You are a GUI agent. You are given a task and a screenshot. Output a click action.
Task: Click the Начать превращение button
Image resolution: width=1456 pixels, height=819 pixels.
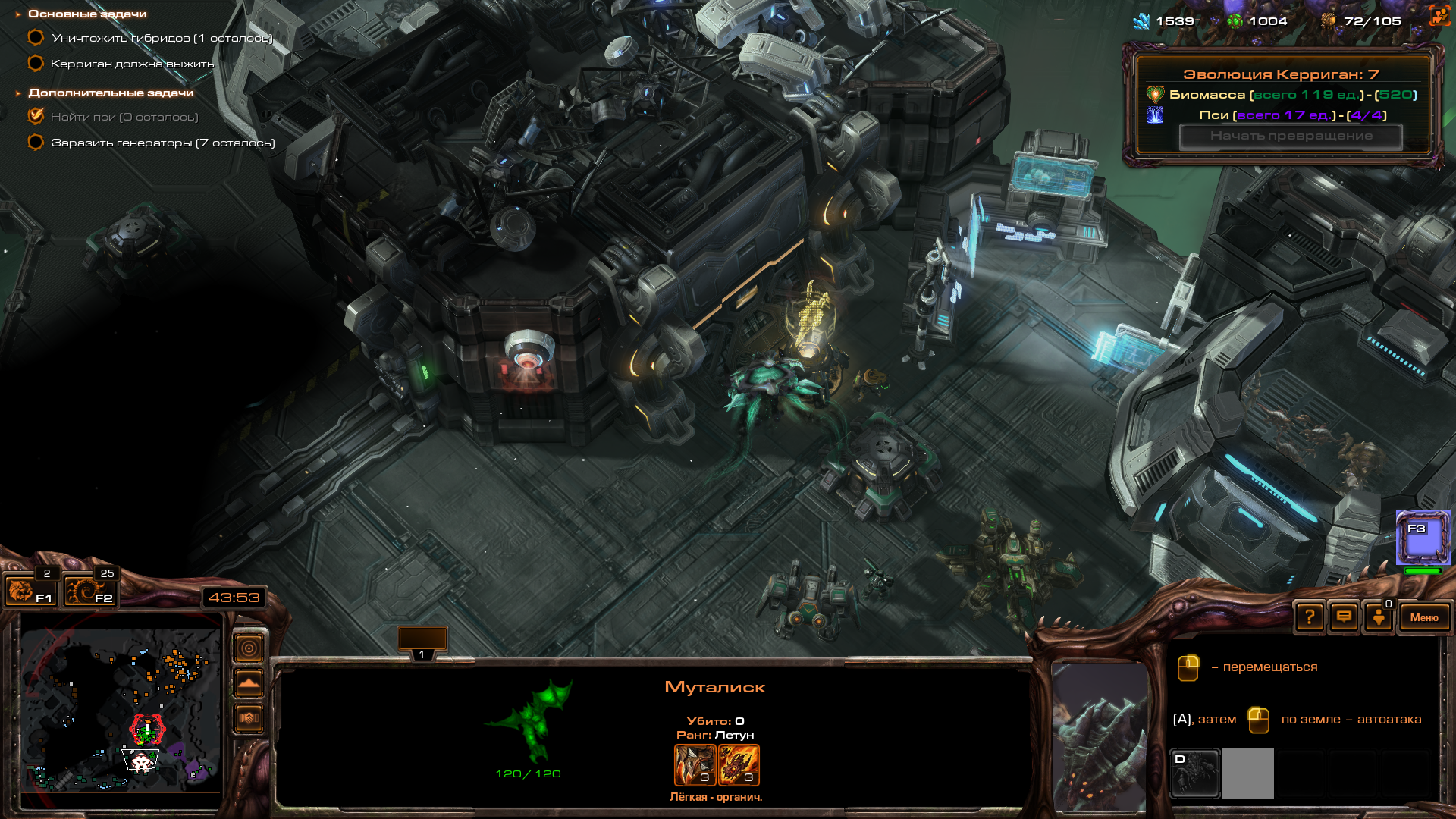[1291, 136]
